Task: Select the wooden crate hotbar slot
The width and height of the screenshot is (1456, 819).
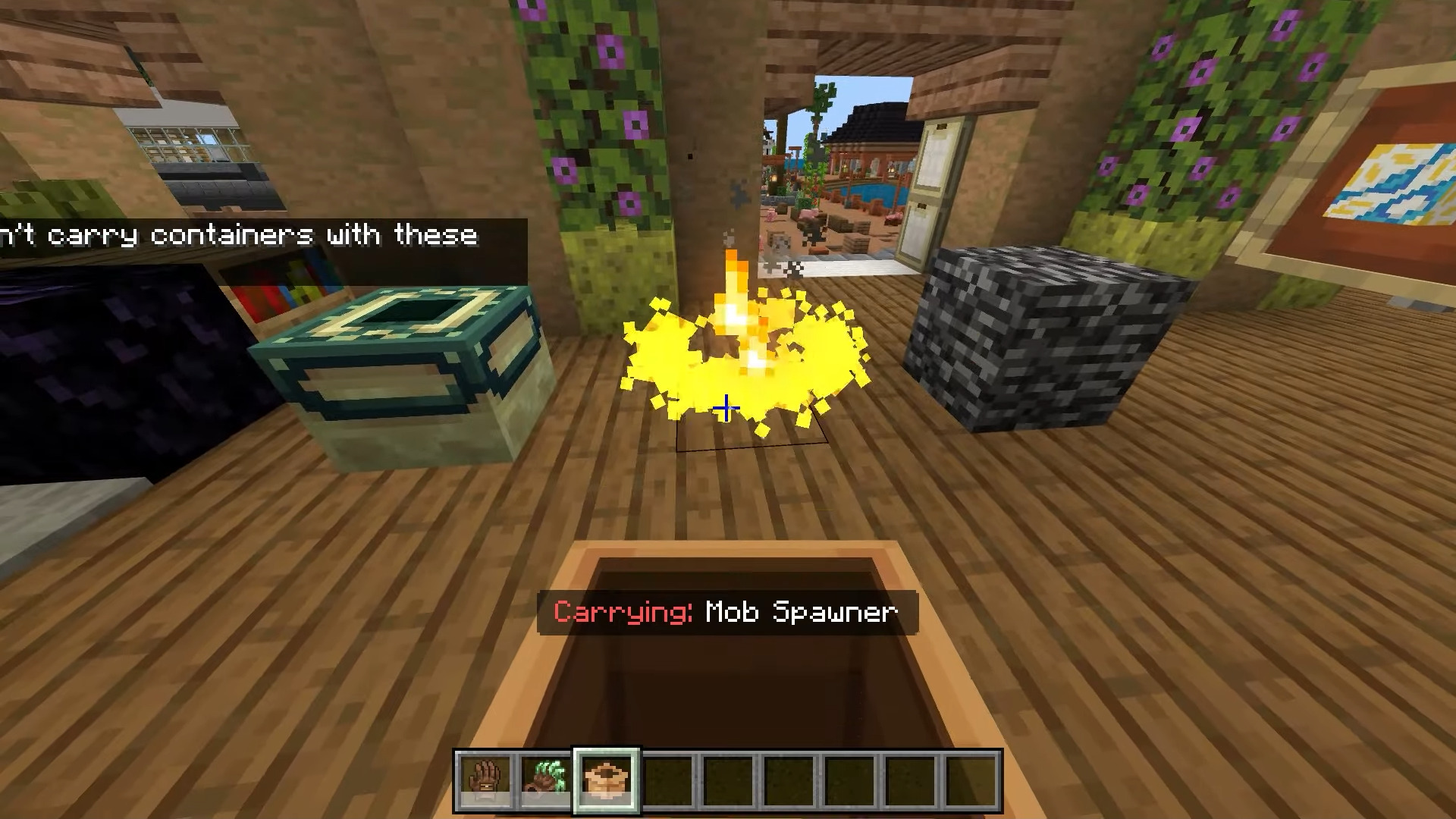Action: (607, 780)
